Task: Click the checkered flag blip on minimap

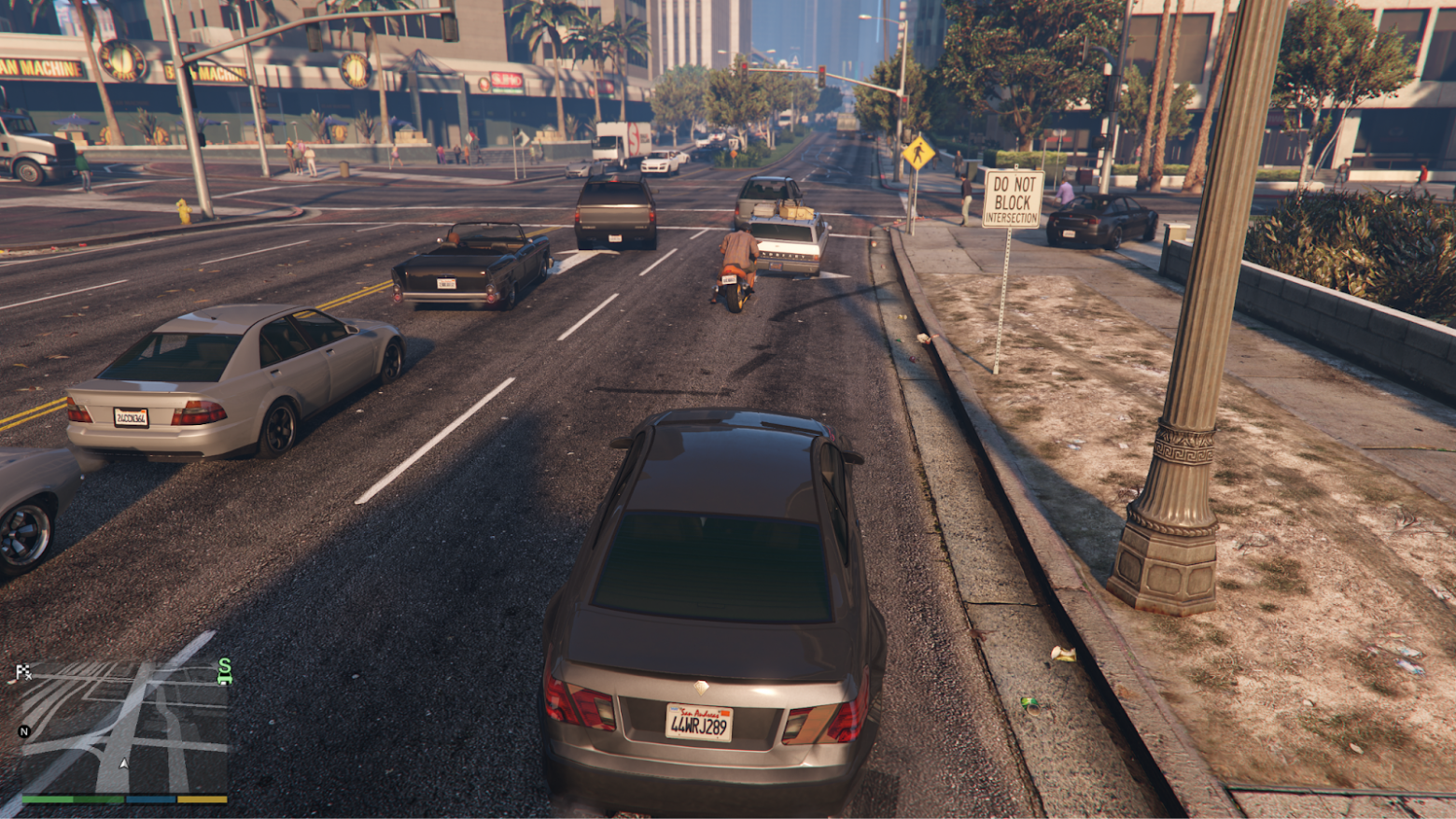Action: click(23, 671)
